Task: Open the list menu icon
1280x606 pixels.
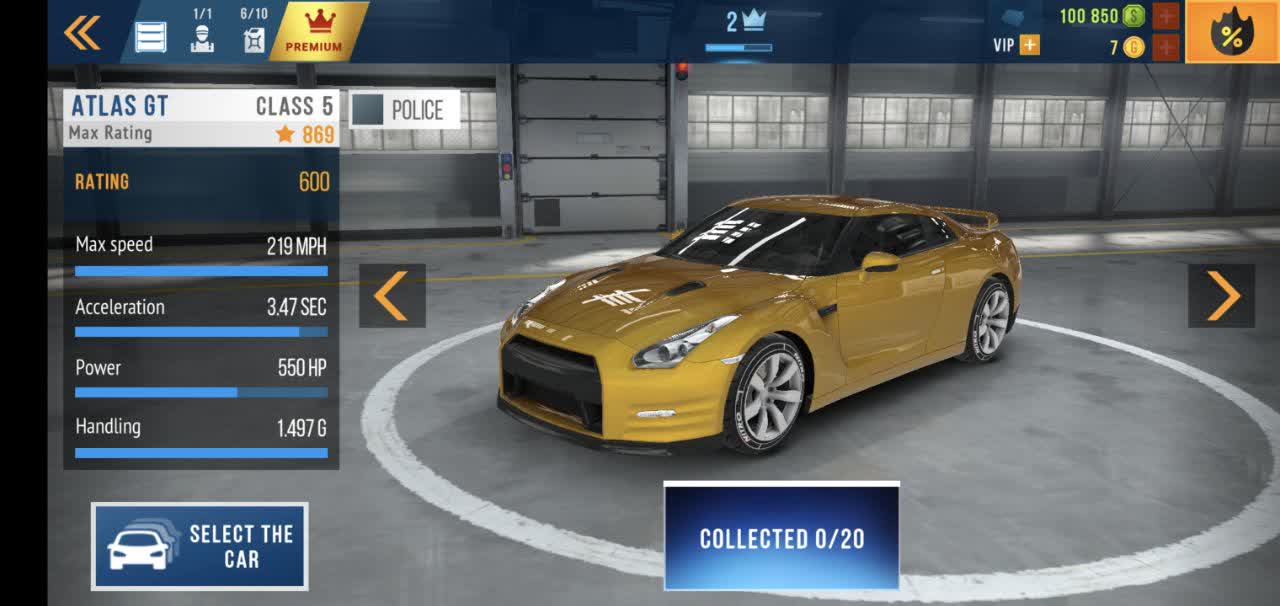Action: tap(151, 36)
